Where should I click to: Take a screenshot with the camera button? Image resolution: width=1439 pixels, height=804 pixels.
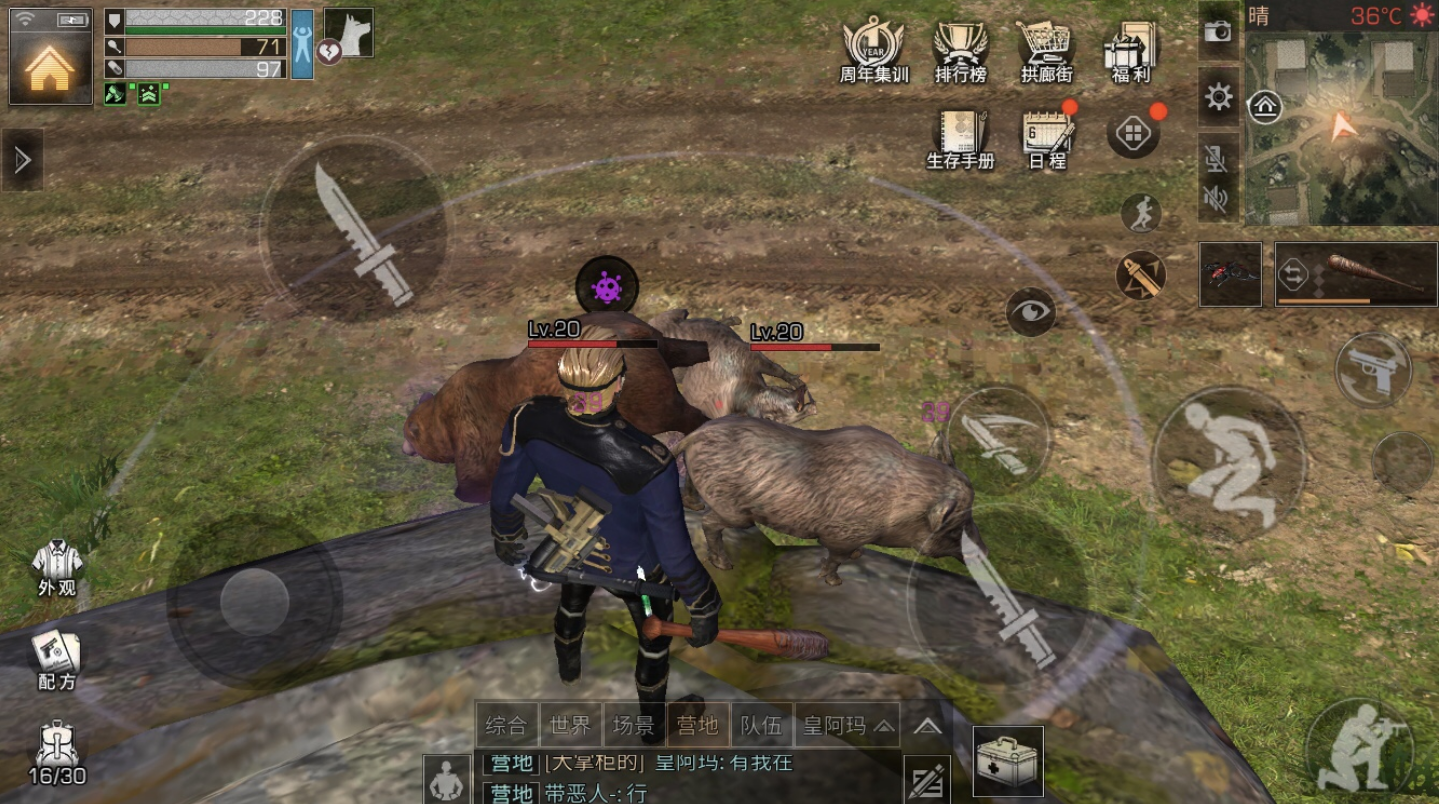1218,31
